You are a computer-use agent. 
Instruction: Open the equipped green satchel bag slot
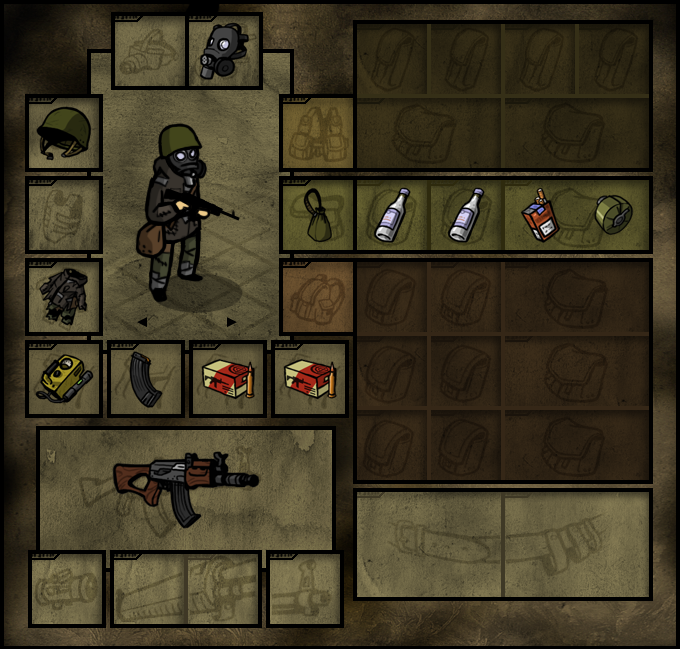[x=319, y=215]
